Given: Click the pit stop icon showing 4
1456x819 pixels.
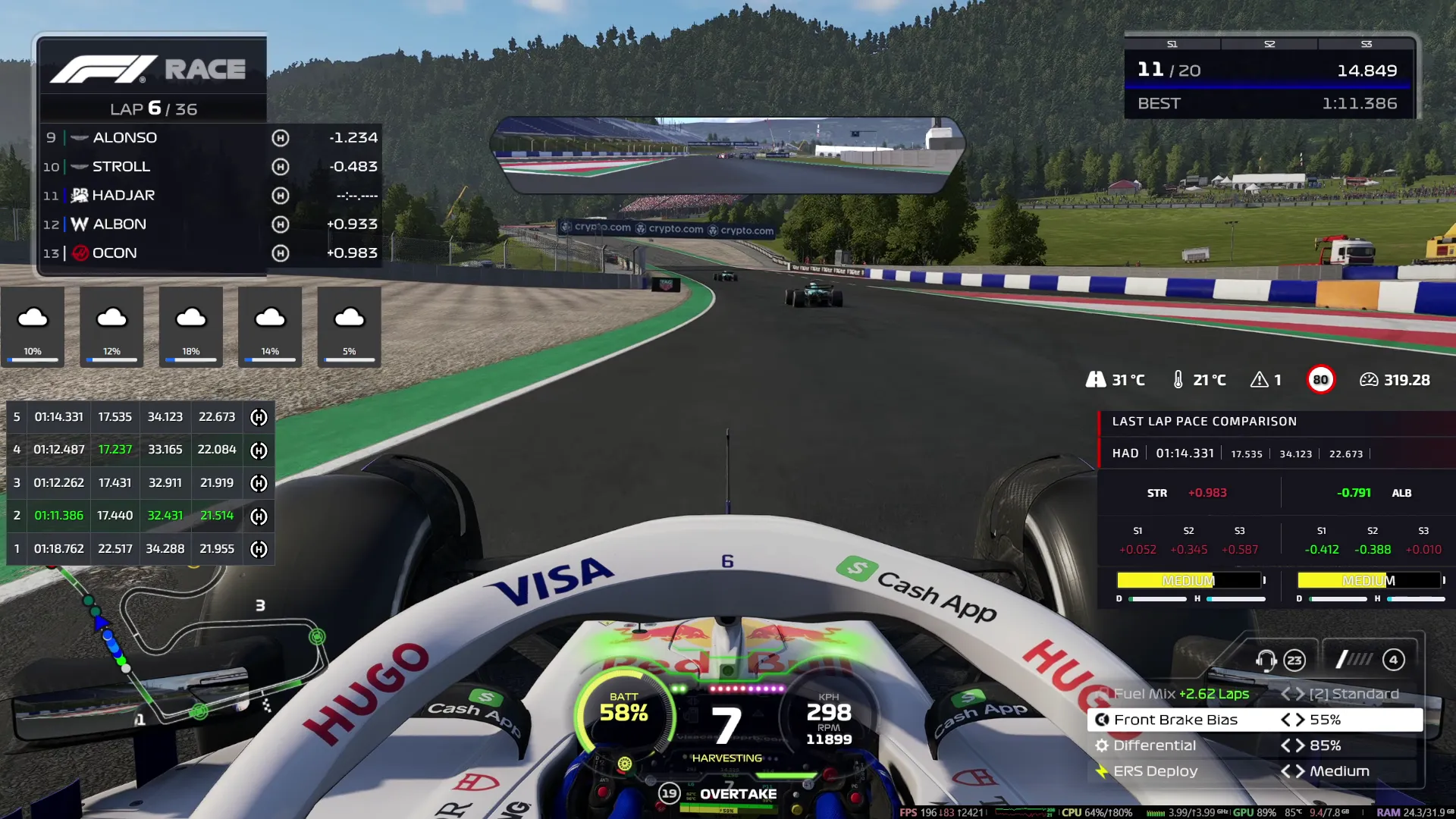Looking at the screenshot, I should pos(1394,660).
